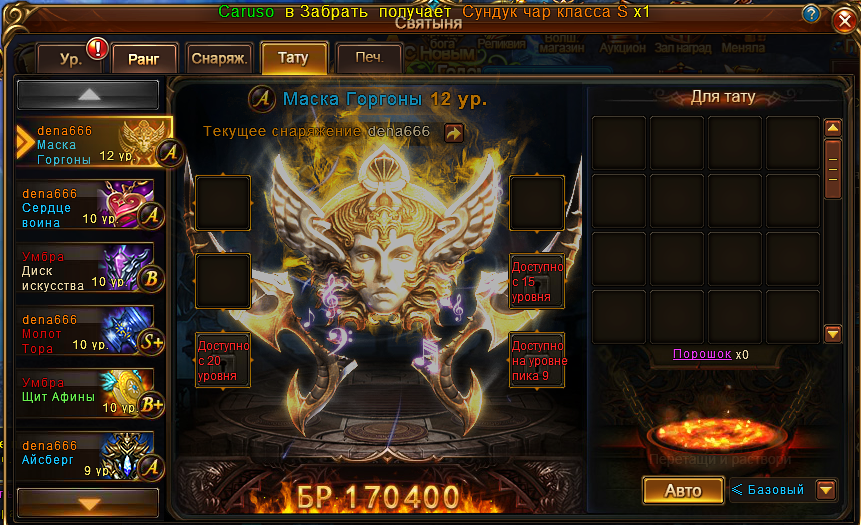Select the Снаряж. tab
Screen dimensions: 861x525
[219, 59]
